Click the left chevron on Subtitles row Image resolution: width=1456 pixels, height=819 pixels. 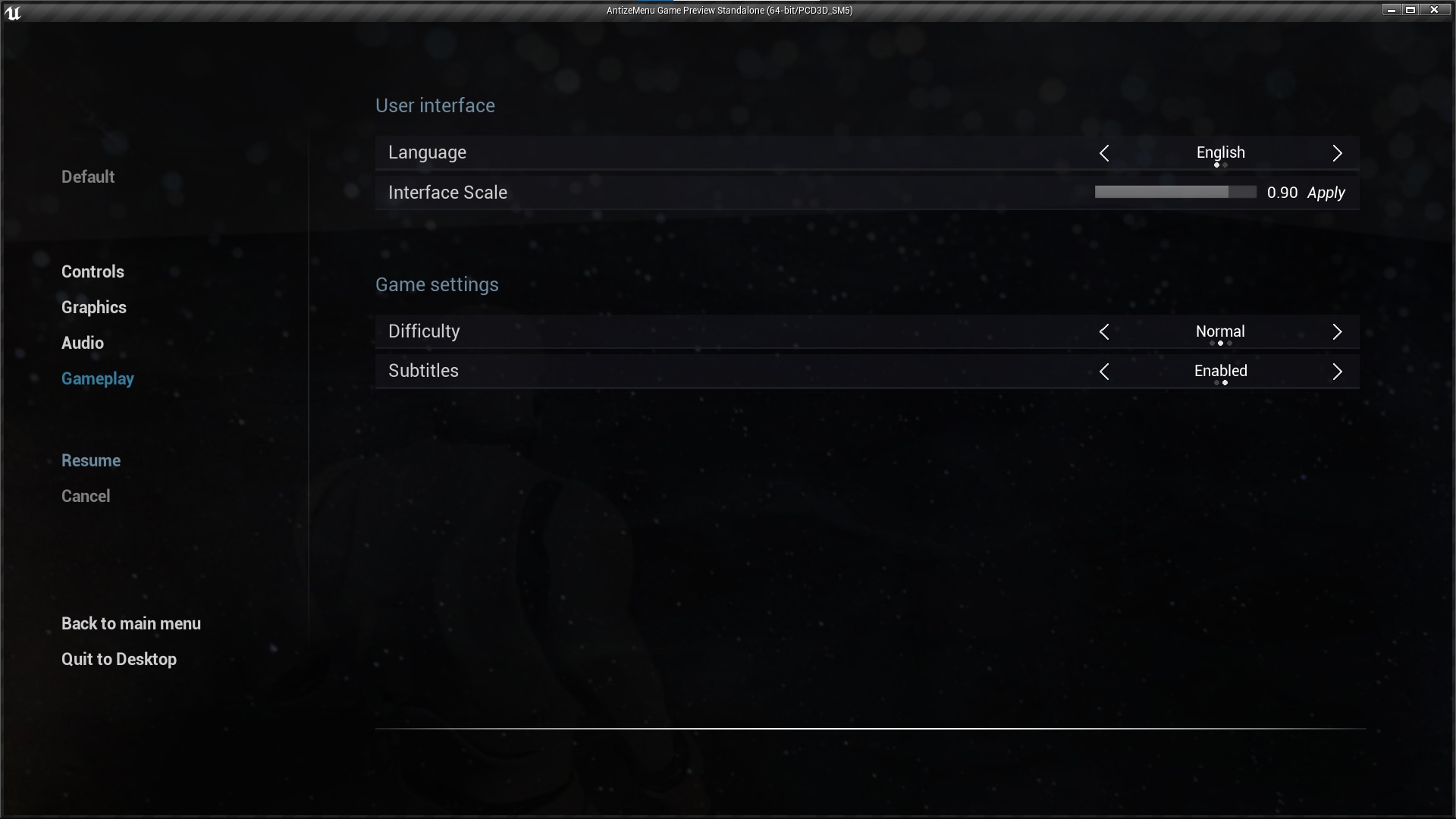pyautogui.click(x=1104, y=372)
